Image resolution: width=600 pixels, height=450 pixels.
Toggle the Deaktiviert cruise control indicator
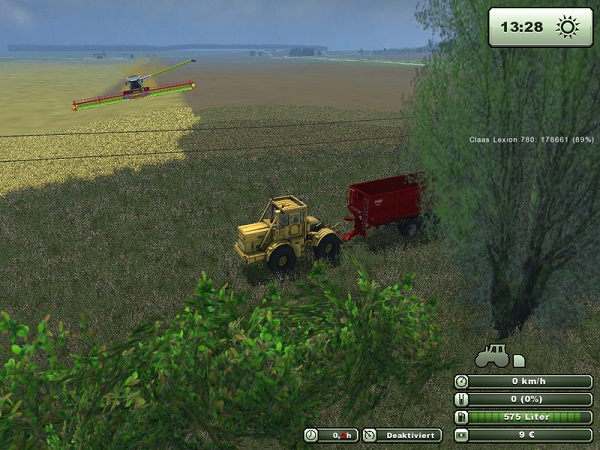[401, 435]
